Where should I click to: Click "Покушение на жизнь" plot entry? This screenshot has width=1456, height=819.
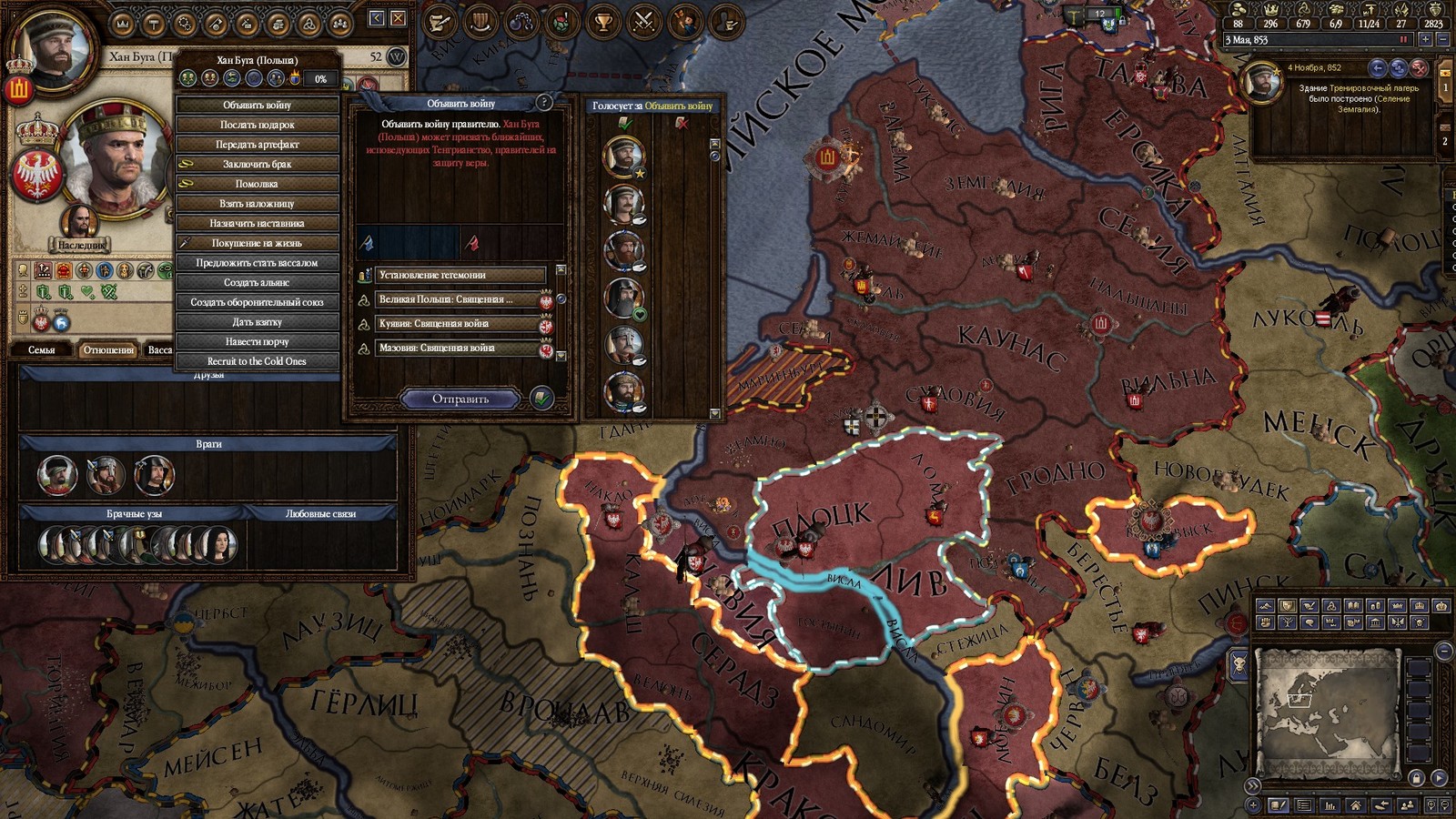(258, 243)
